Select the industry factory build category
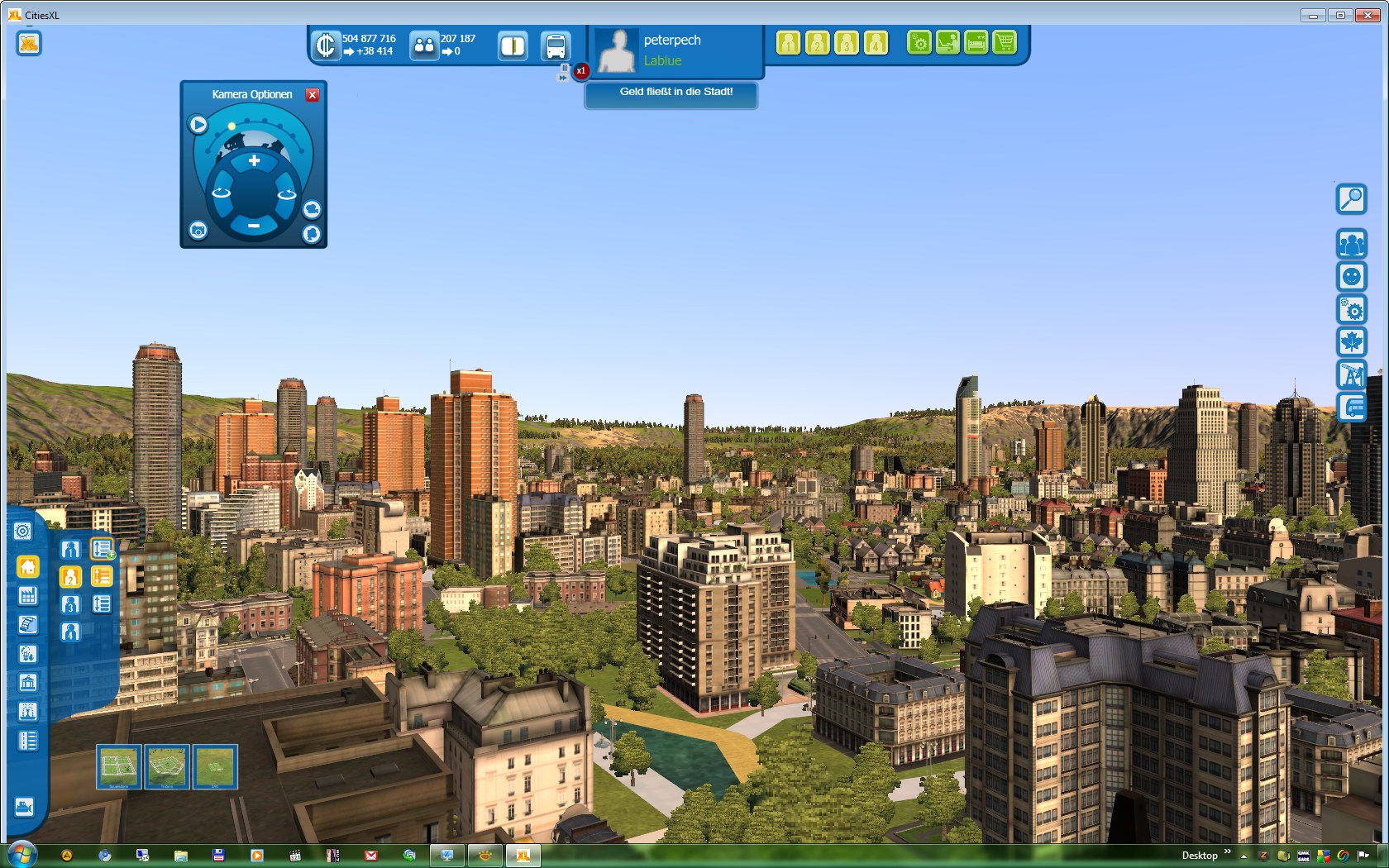The image size is (1389, 868). coord(27,596)
